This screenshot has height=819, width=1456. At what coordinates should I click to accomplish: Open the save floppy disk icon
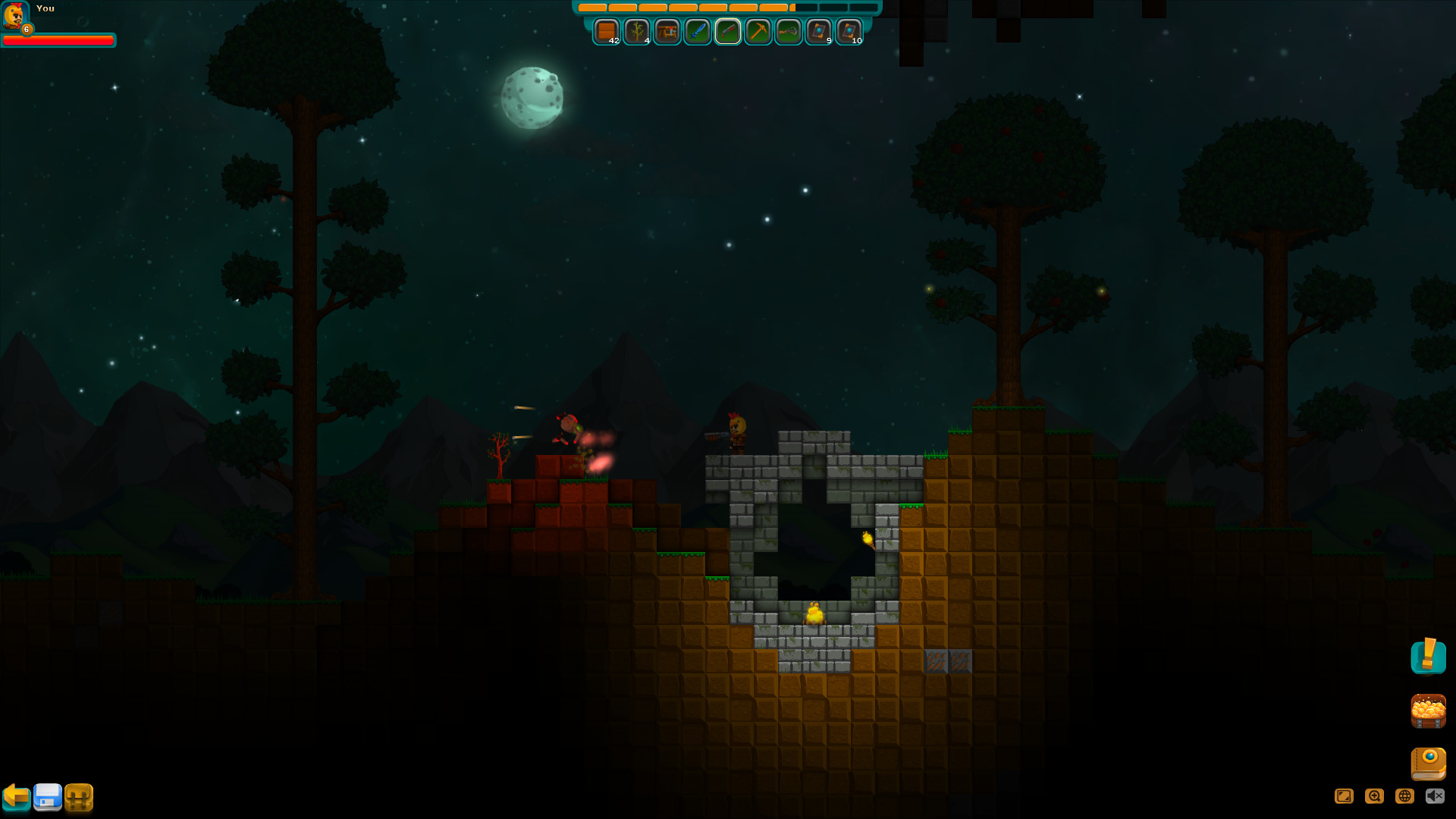tap(47, 797)
